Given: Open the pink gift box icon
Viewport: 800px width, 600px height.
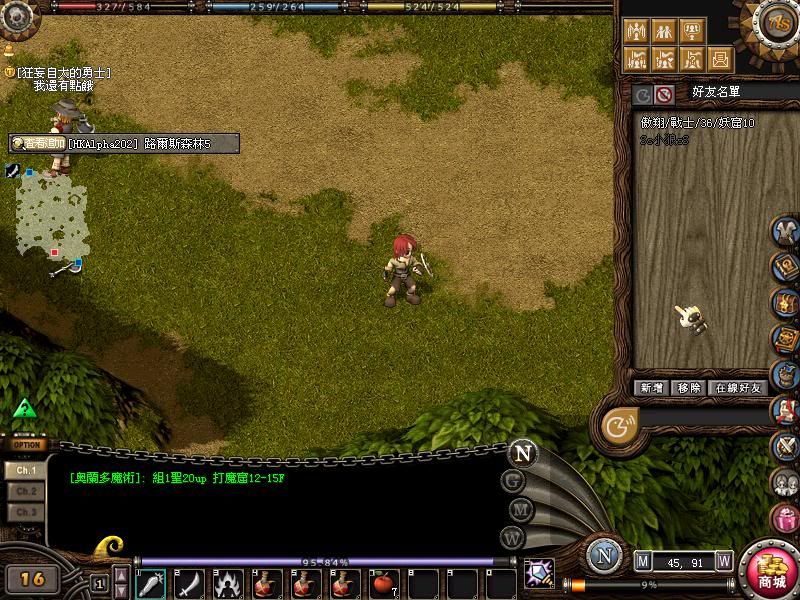Looking at the screenshot, I should tap(786, 519).
